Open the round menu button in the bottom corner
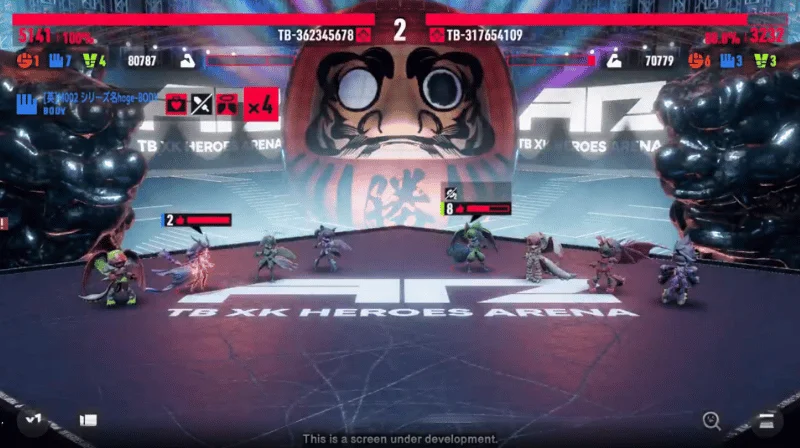This screenshot has width=800, height=448. pyautogui.click(x=768, y=420)
